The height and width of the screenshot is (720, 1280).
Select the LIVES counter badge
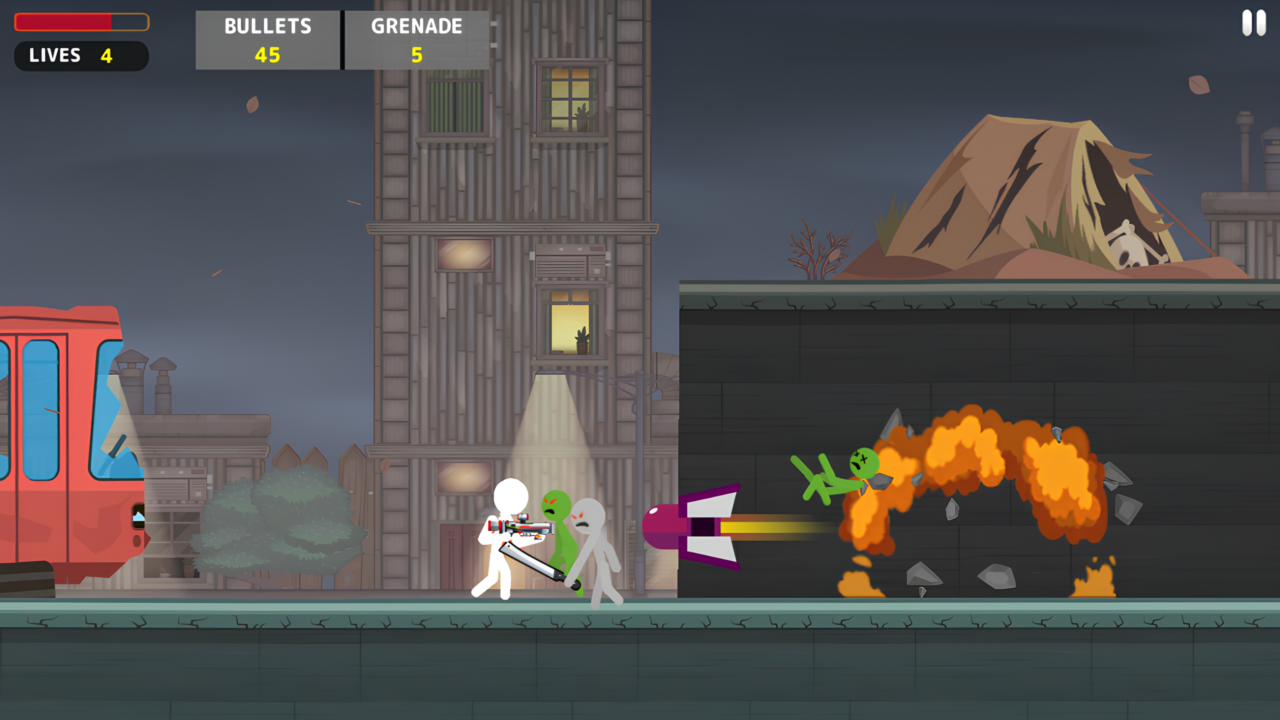pos(81,56)
